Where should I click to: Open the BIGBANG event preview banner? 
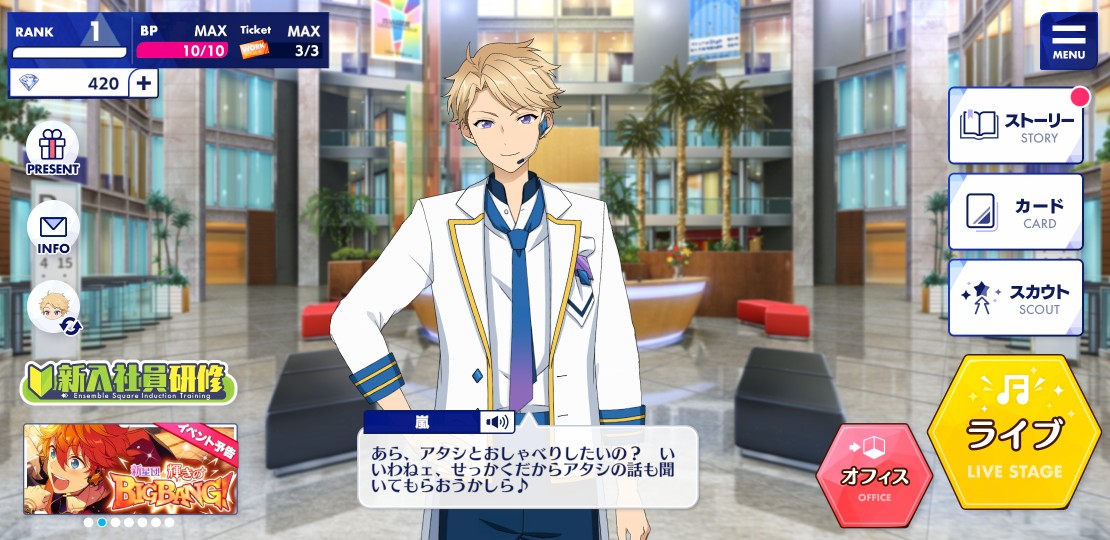tap(130, 468)
